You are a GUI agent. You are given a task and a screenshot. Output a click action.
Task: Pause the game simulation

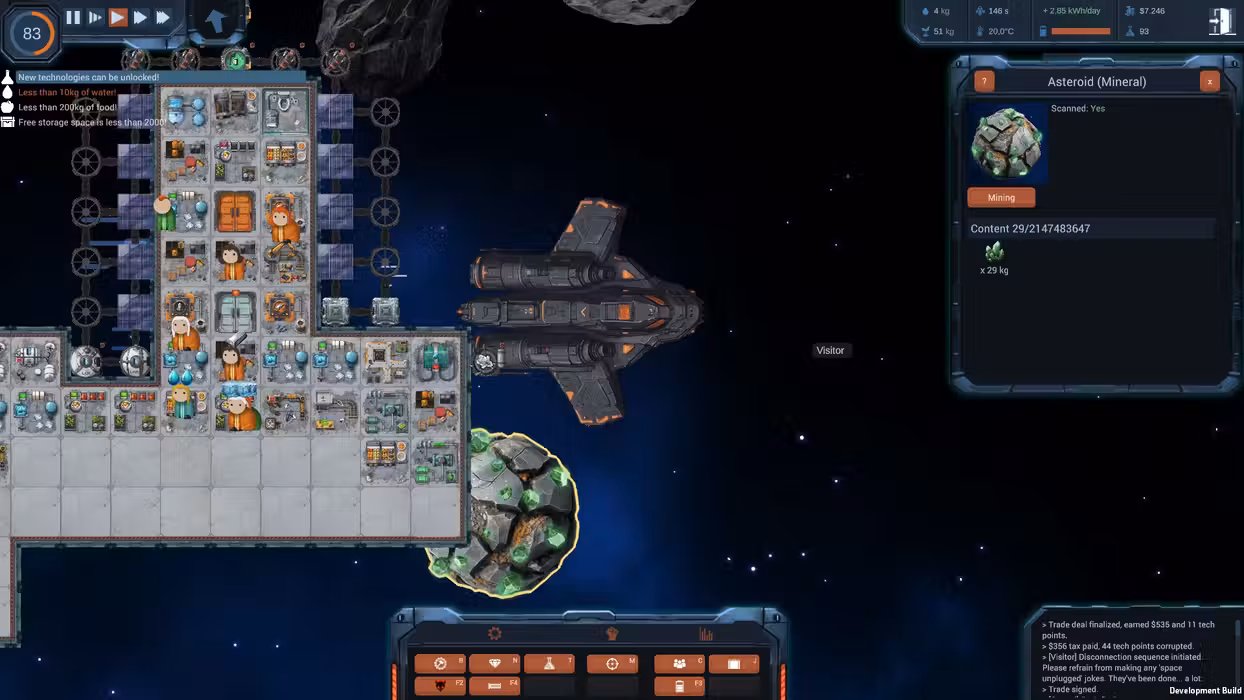pos(73,17)
